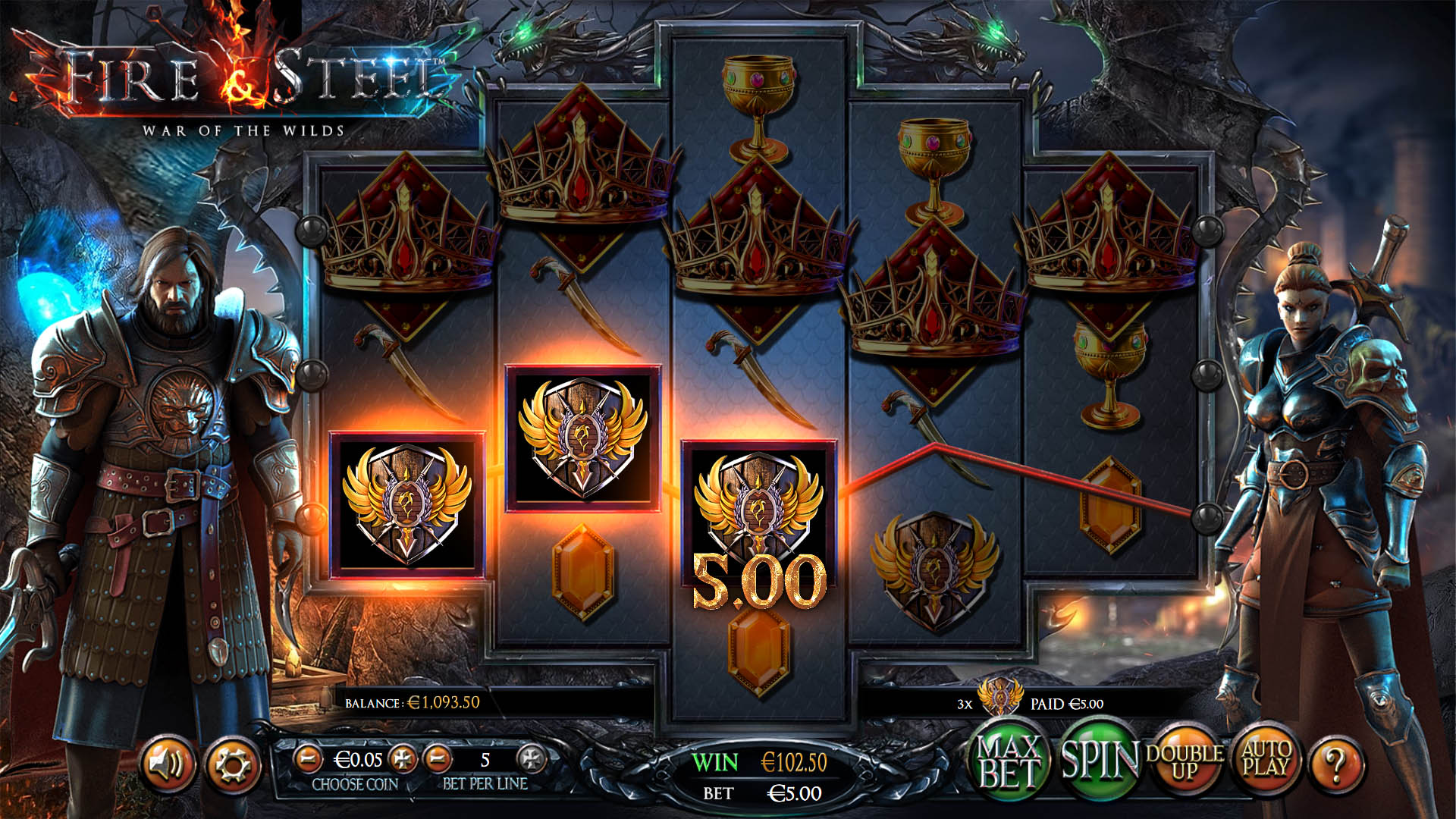Screen dimensions: 1456x819
Task: Click the BALANCE display showing €1,093.50
Action: [x=413, y=703]
